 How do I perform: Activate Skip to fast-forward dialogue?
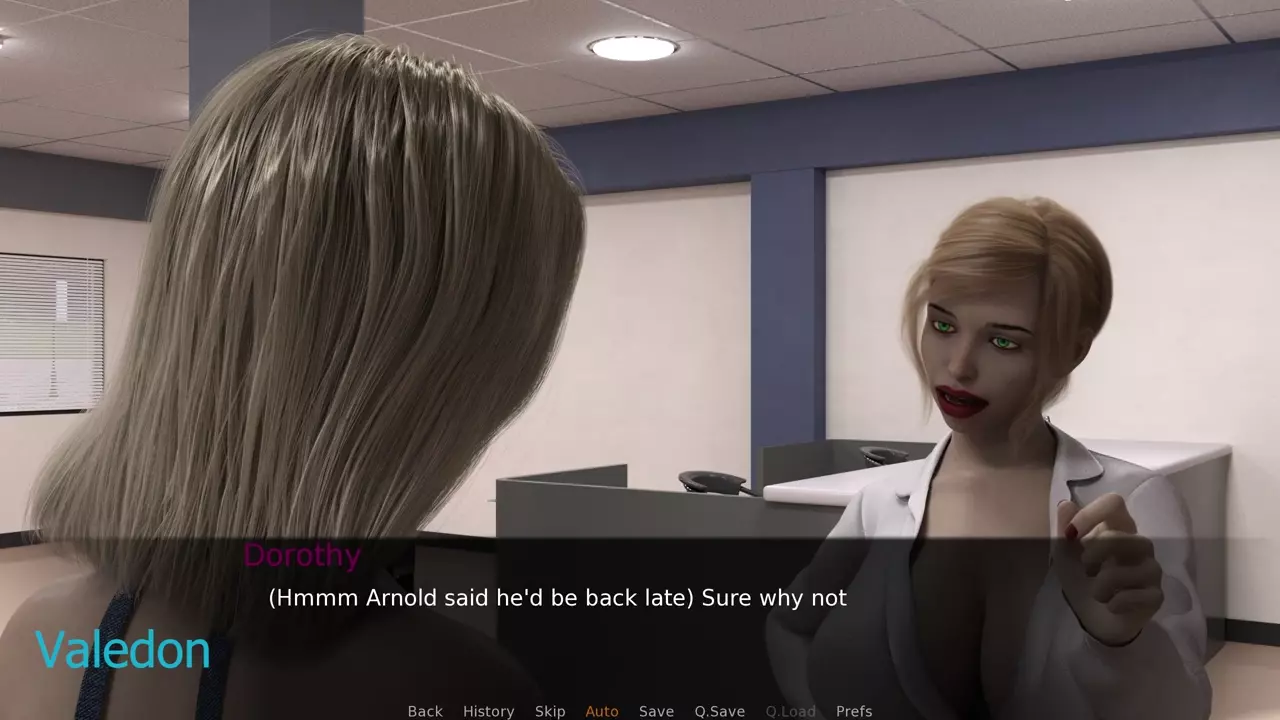550,711
